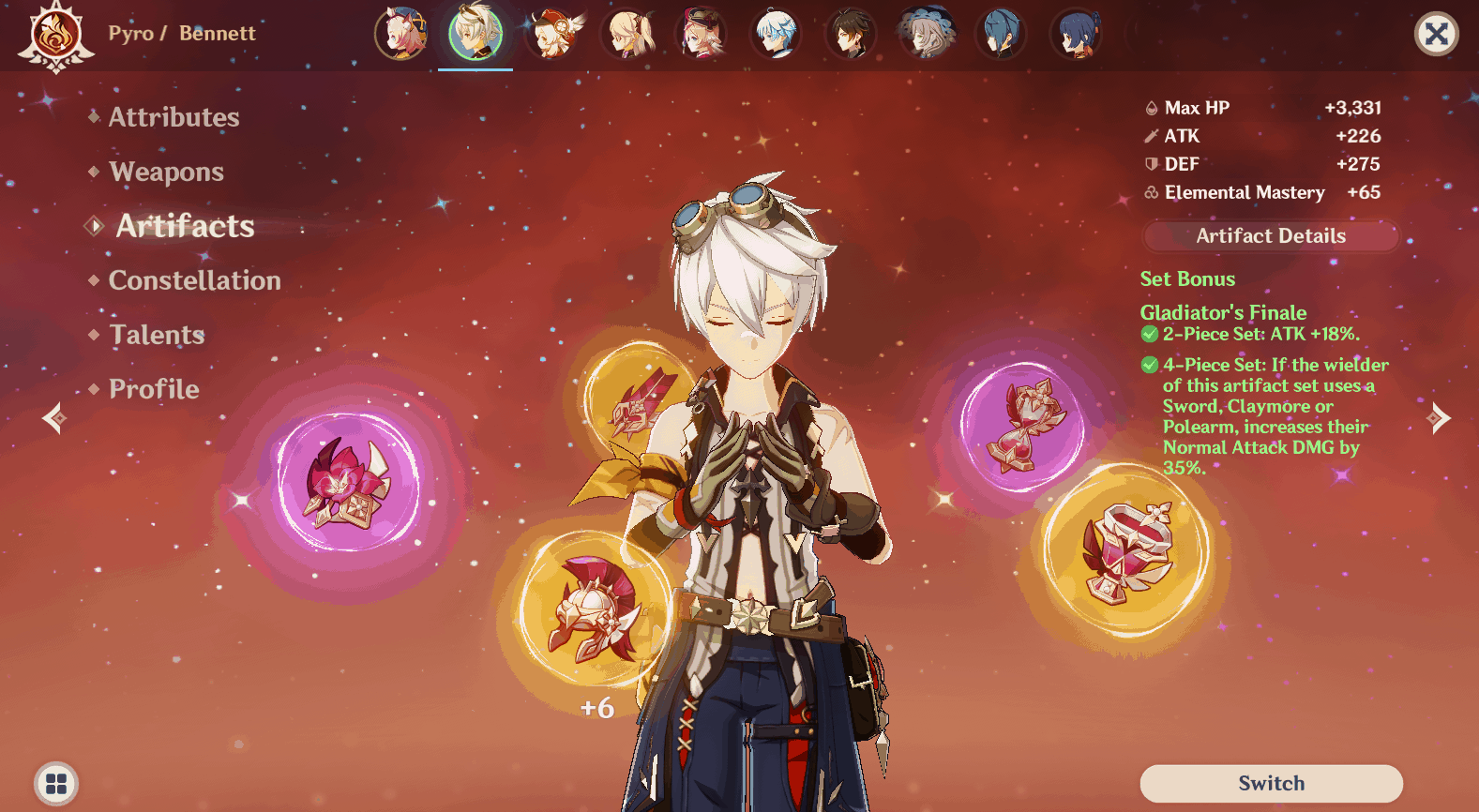Select Zhongli's character portrait
This screenshot has height=812, width=1479.
tap(851, 34)
